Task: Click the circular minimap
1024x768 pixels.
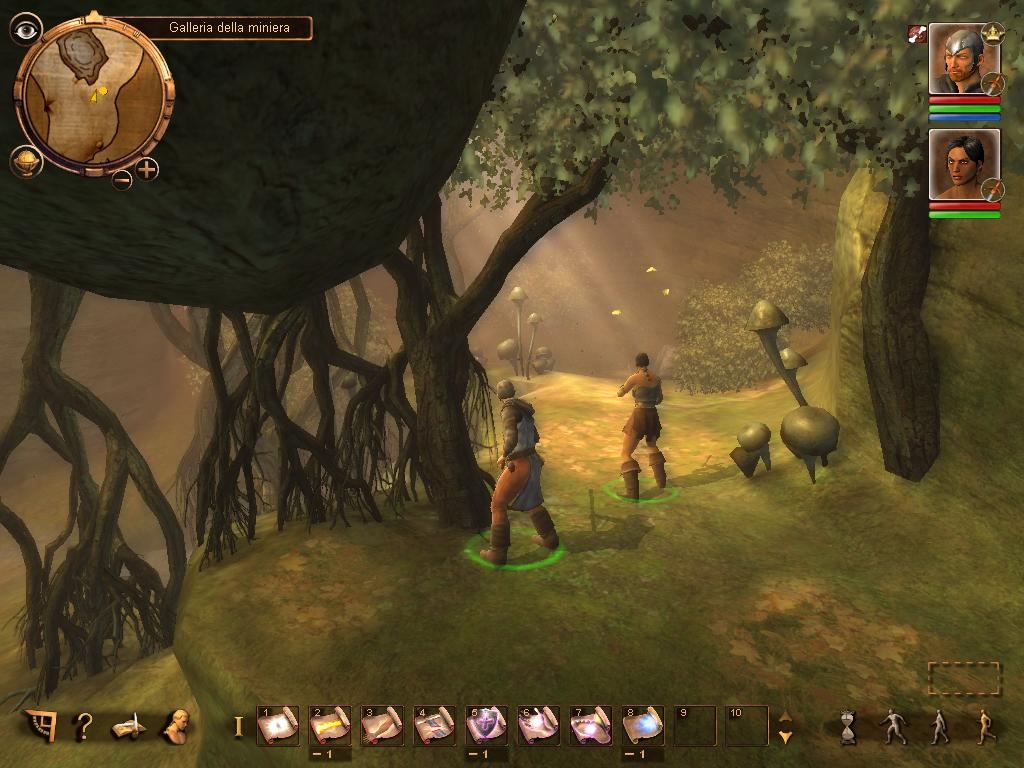Action: pyautogui.click(x=95, y=93)
